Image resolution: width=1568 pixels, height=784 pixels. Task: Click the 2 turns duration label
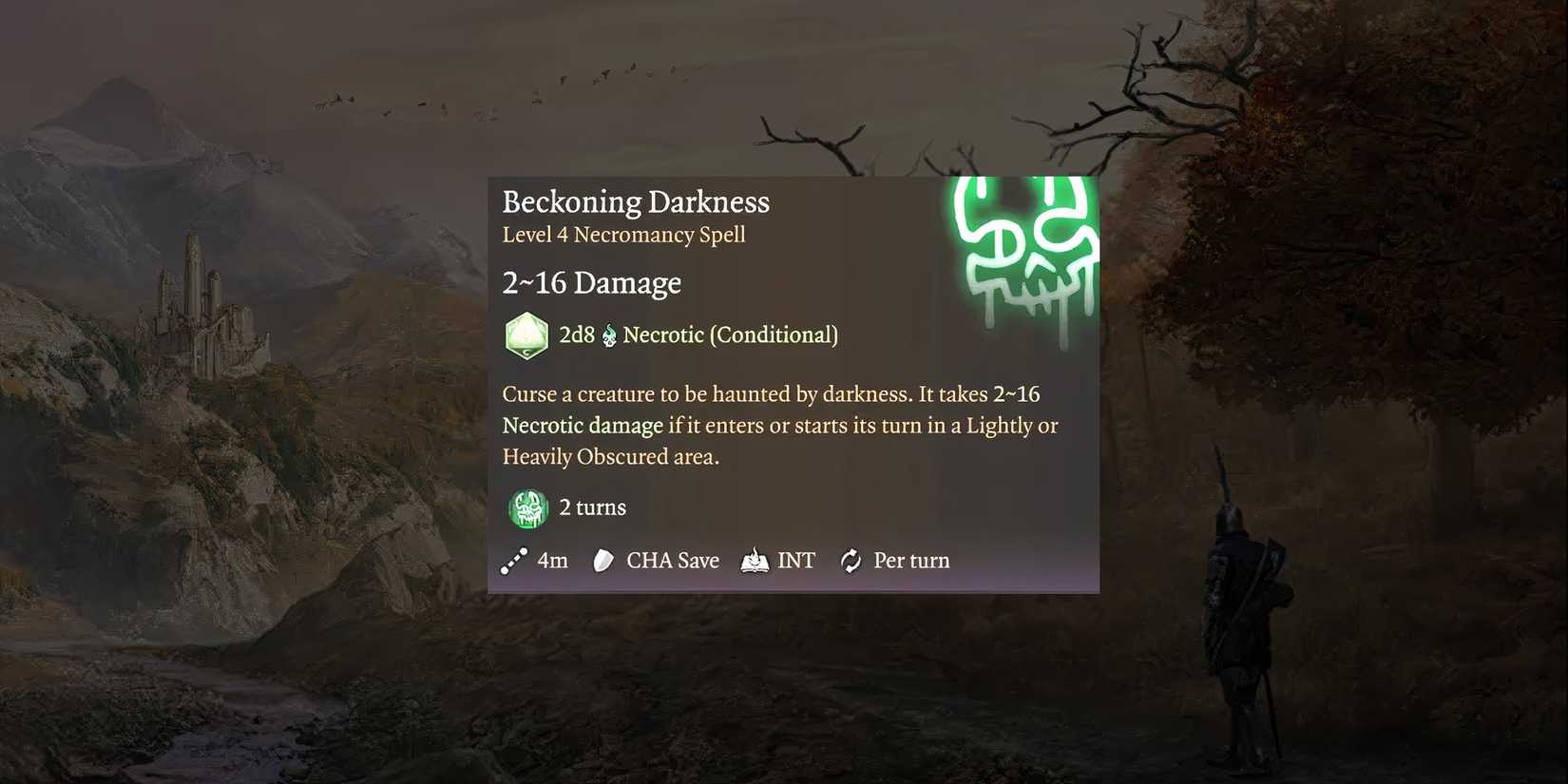[x=591, y=507]
